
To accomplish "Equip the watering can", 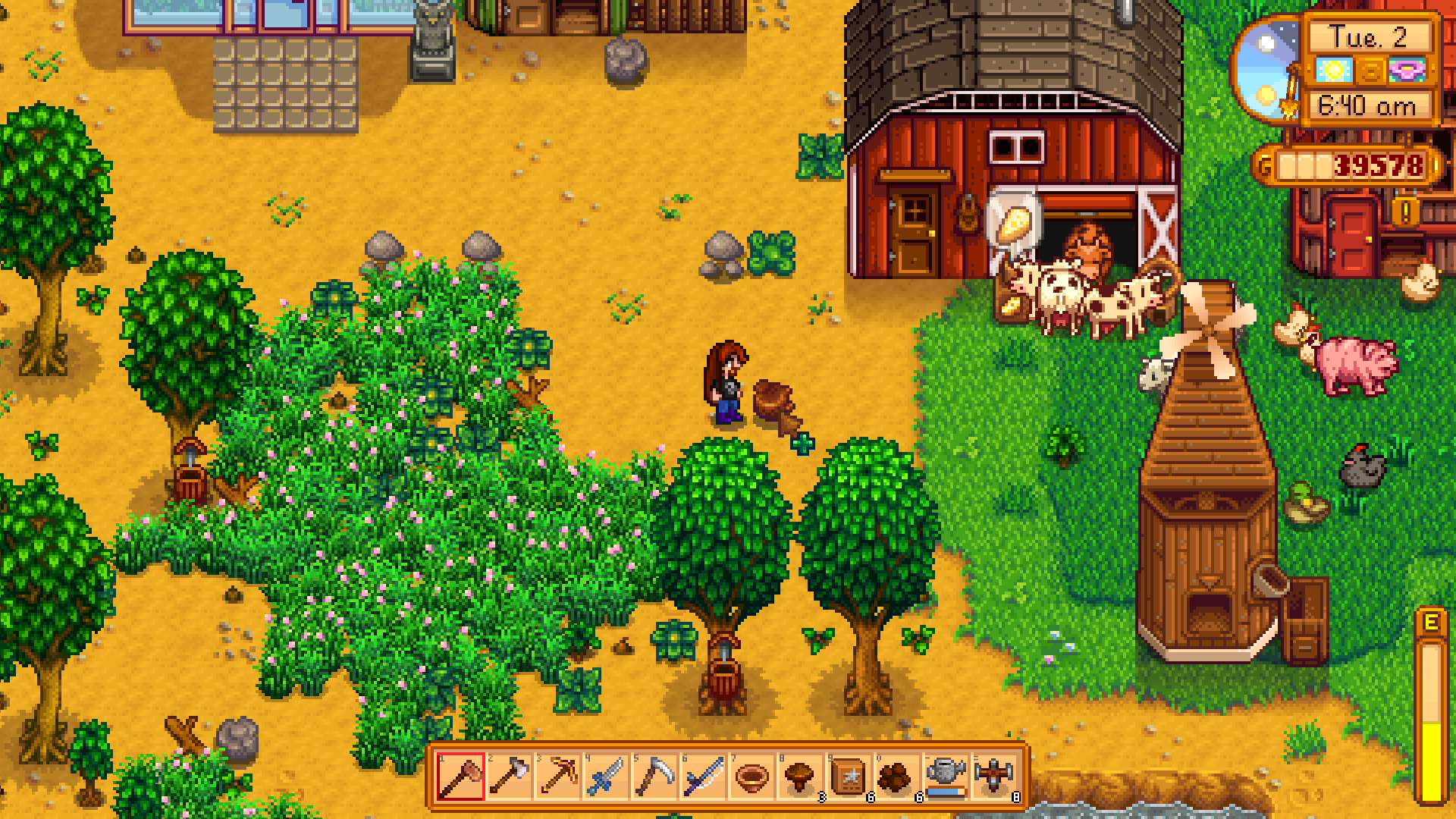I will point(946,777).
